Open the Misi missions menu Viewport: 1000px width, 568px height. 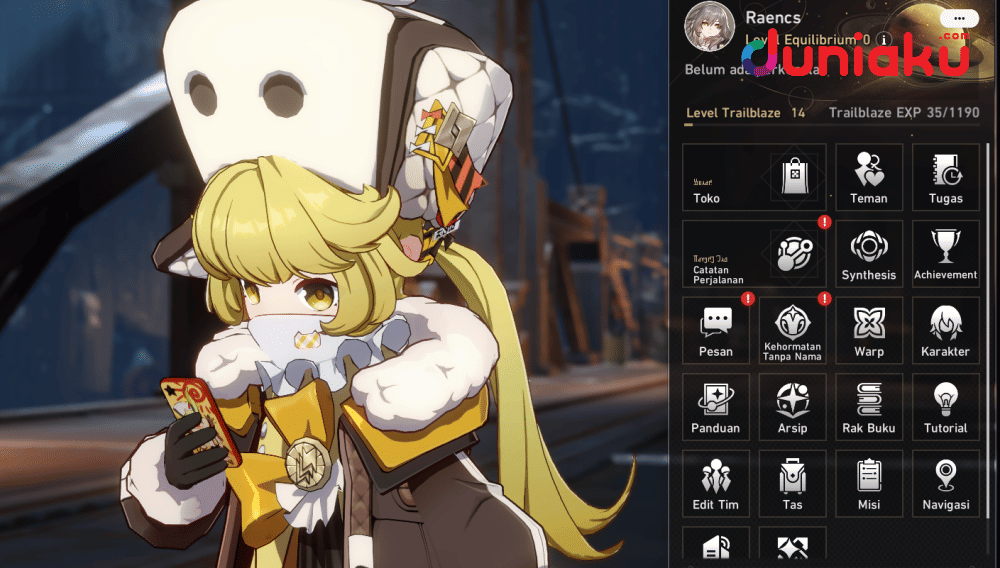coord(869,484)
